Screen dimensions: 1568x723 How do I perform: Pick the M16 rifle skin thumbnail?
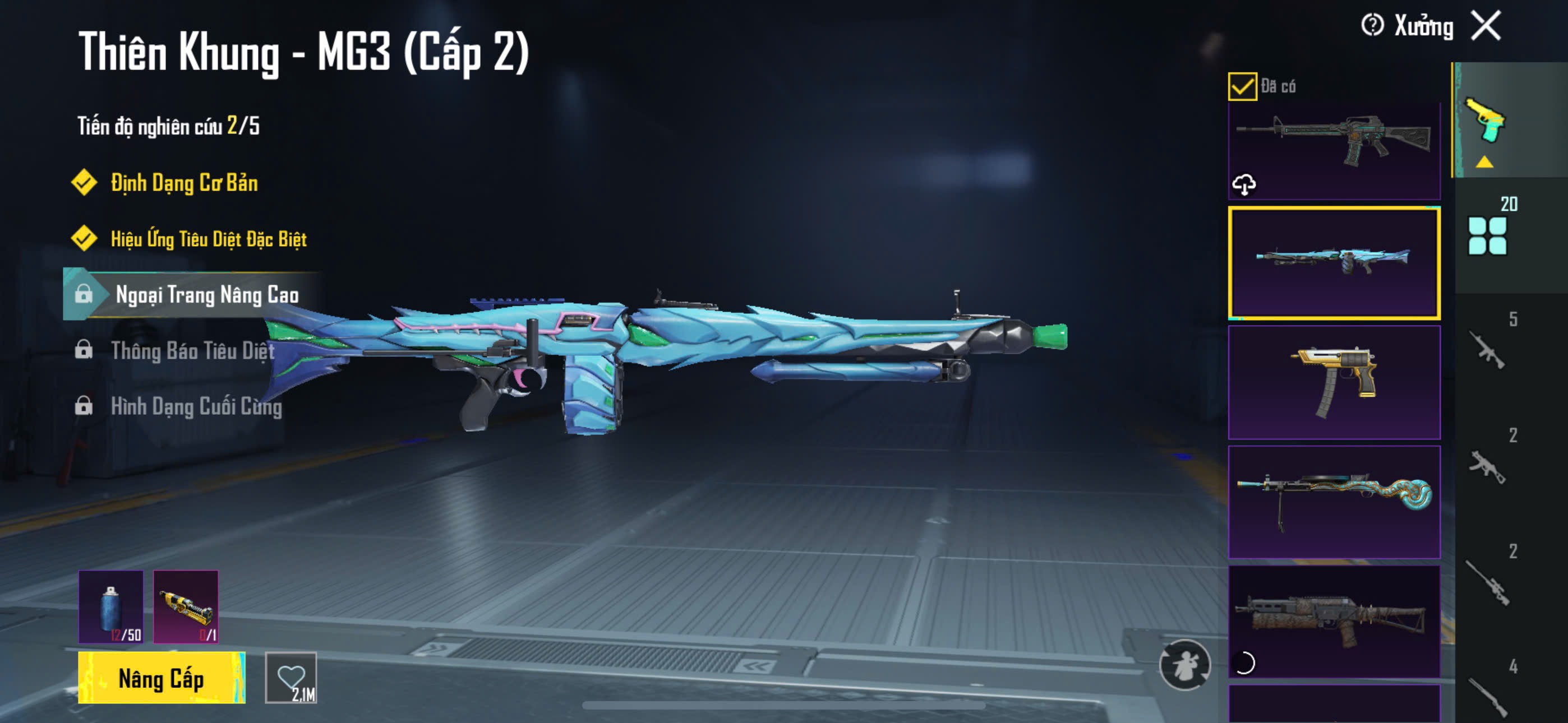coord(1334,150)
